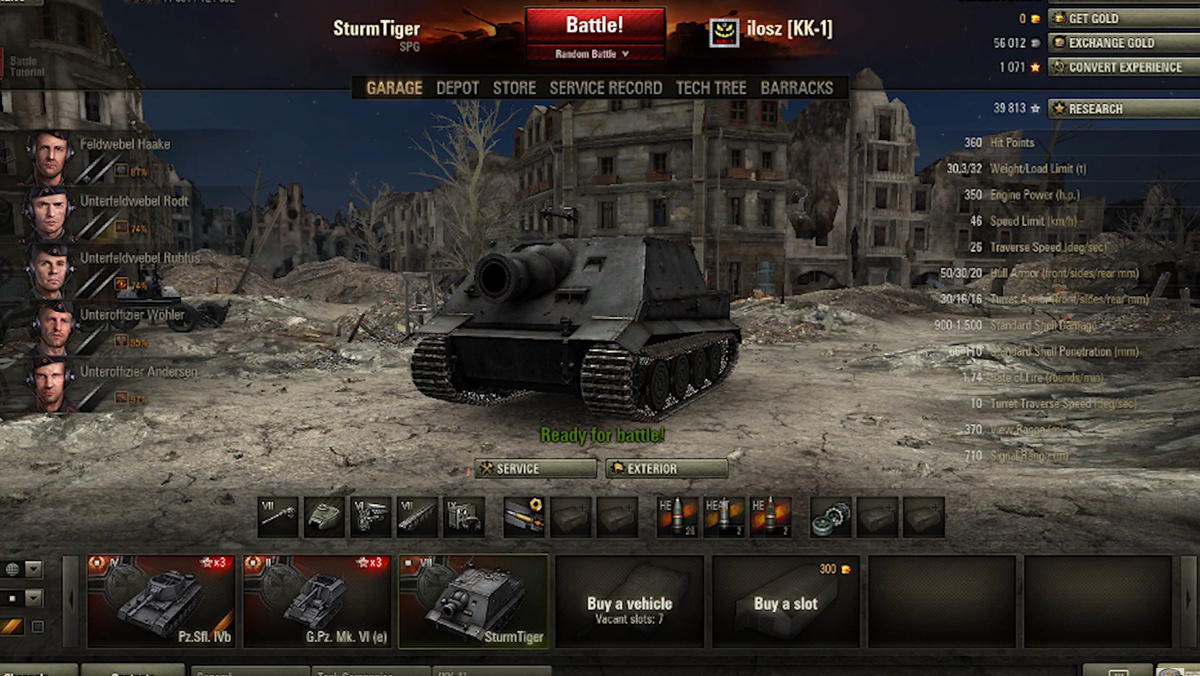The width and height of the screenshot is (1200, 676).
Task: Select the G.Pz. Mk. VI (e) vehicle
Action: (x=317, y=601)
